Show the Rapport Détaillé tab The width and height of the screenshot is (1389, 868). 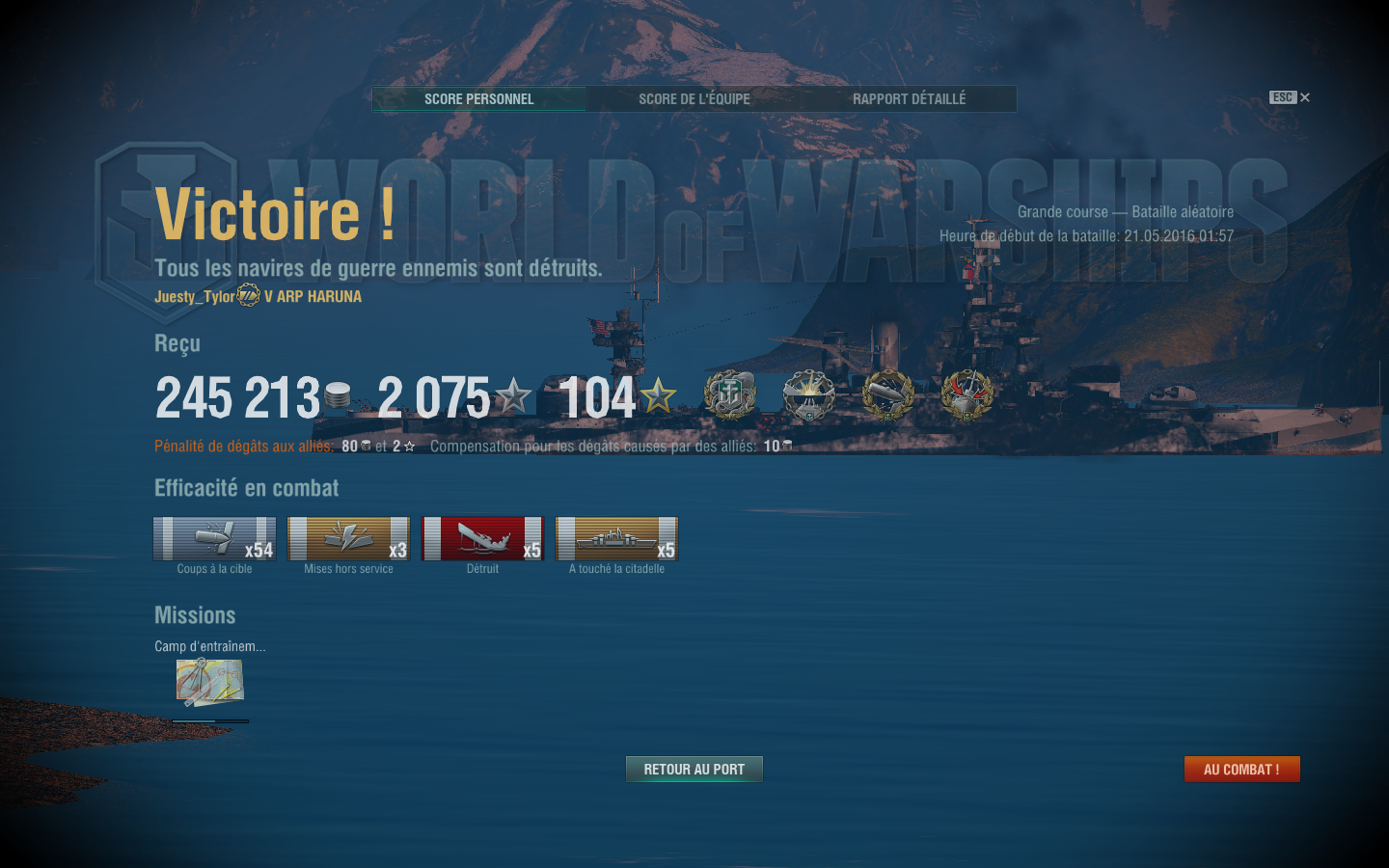(909, 98)
